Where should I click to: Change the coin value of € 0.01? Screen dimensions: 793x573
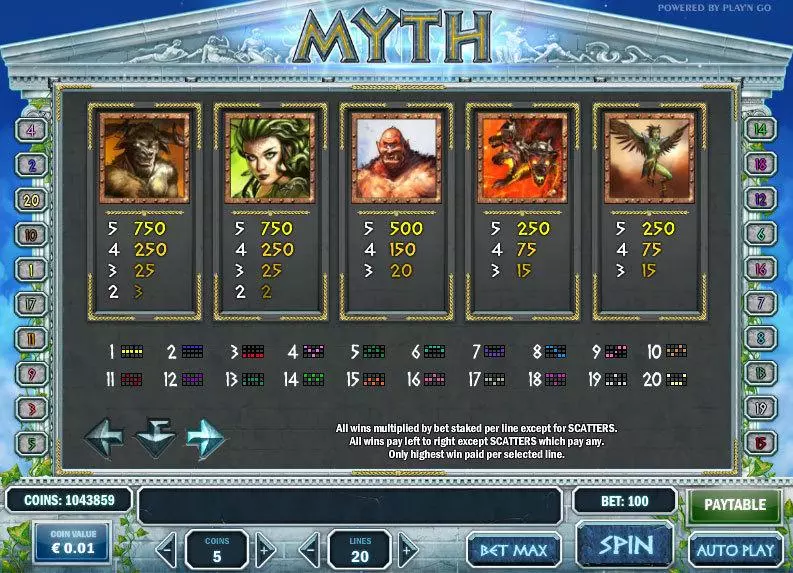click(73, 542)
